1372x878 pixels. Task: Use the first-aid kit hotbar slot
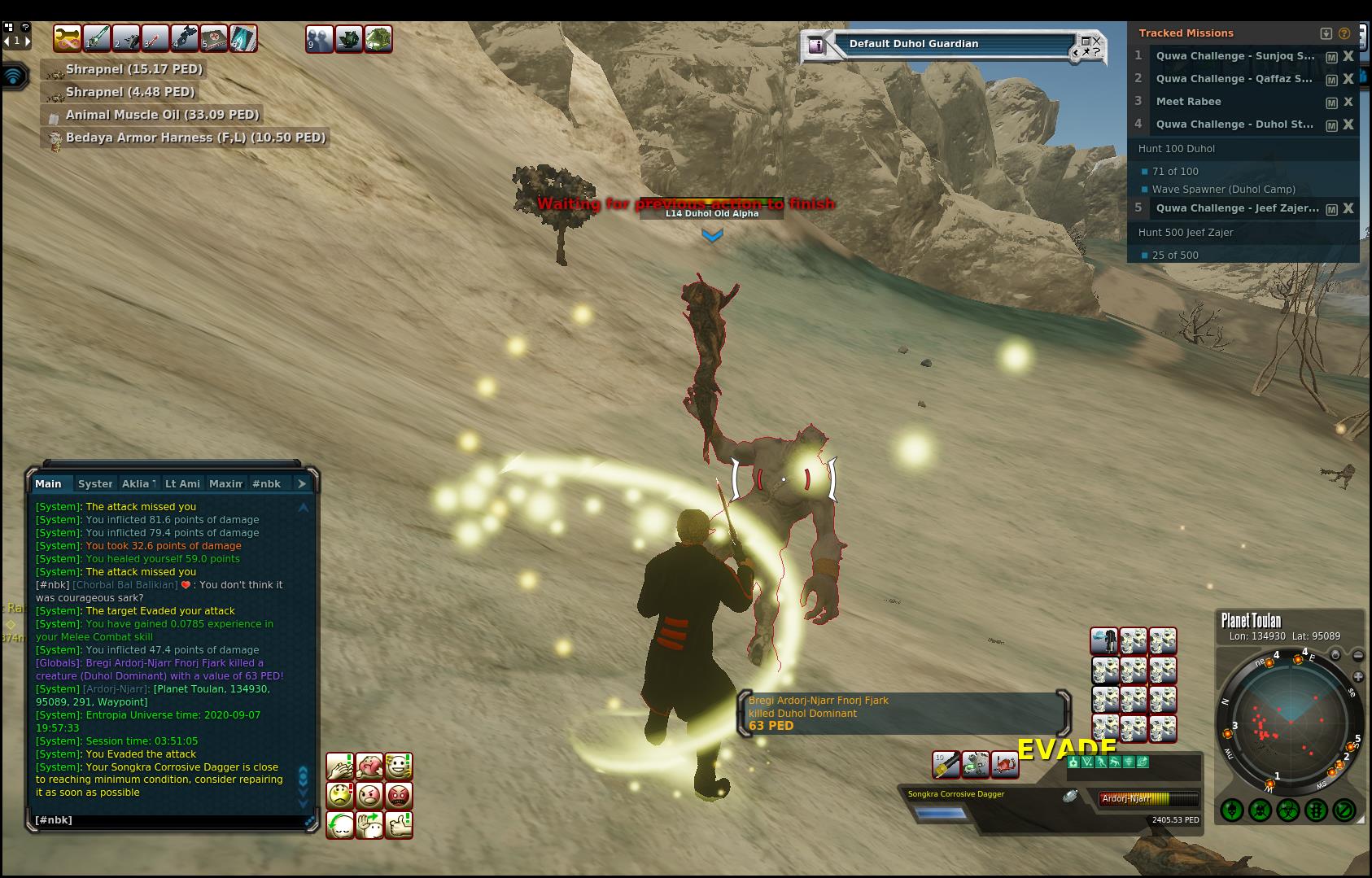(x=214, y=38)
